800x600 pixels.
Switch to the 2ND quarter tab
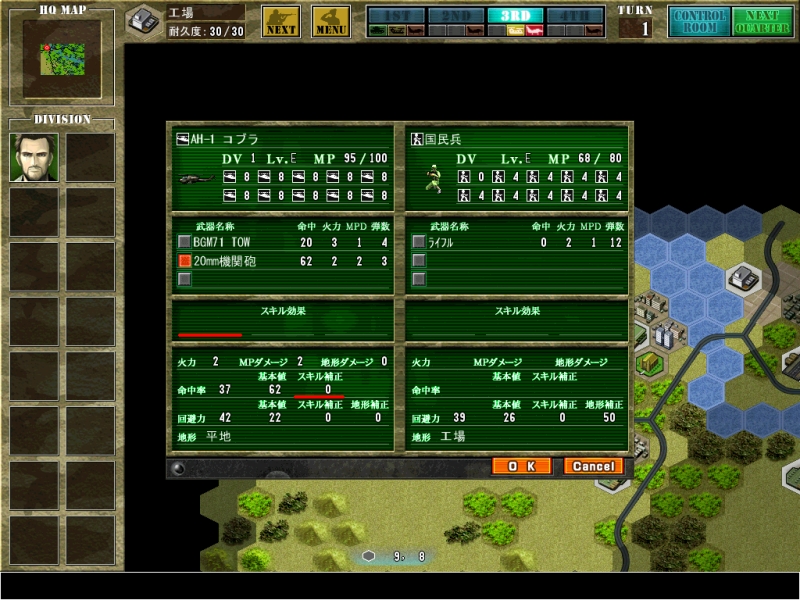click(455, 15)
